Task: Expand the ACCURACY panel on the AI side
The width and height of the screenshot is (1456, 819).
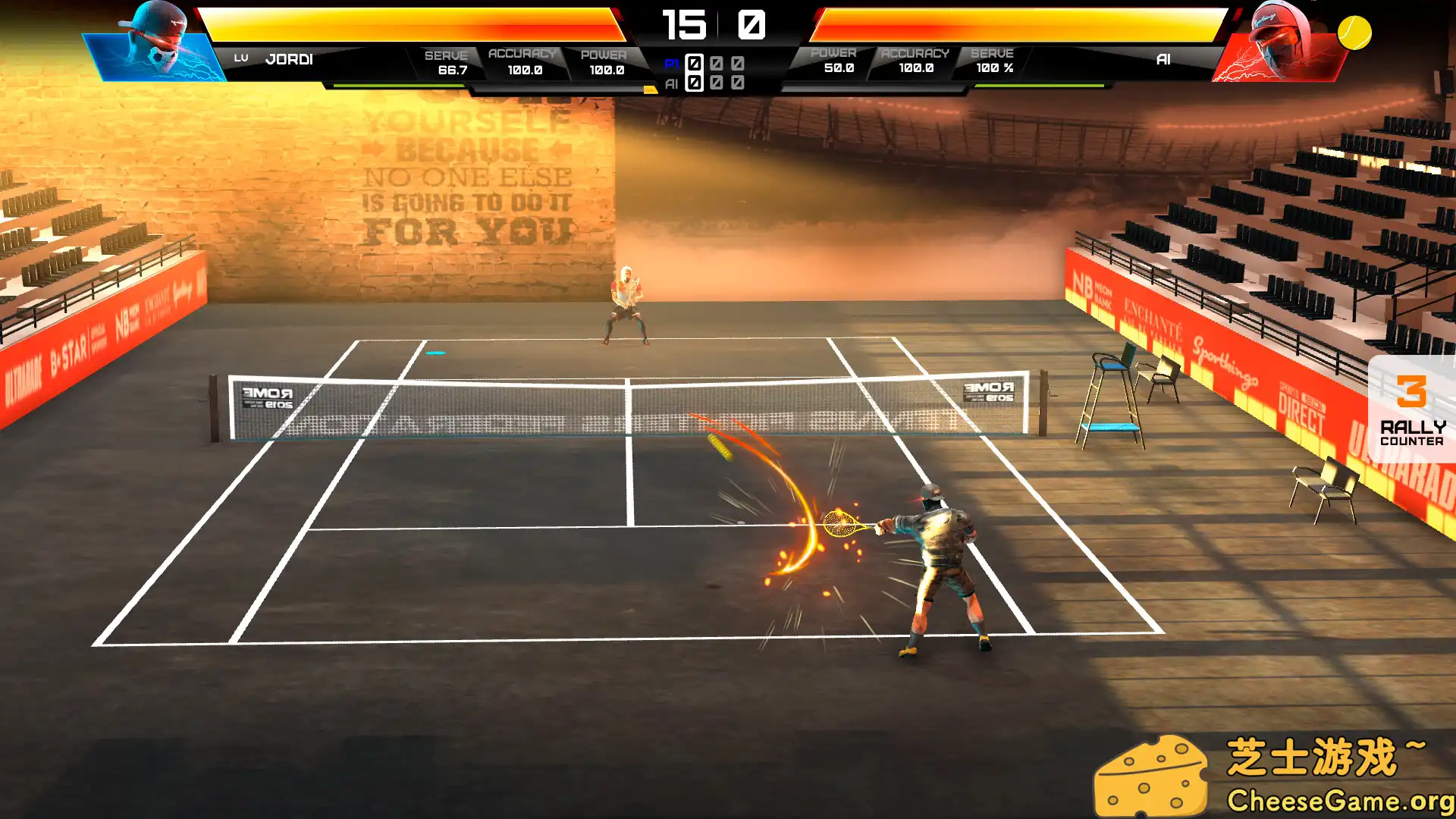Action: point(914,61)
